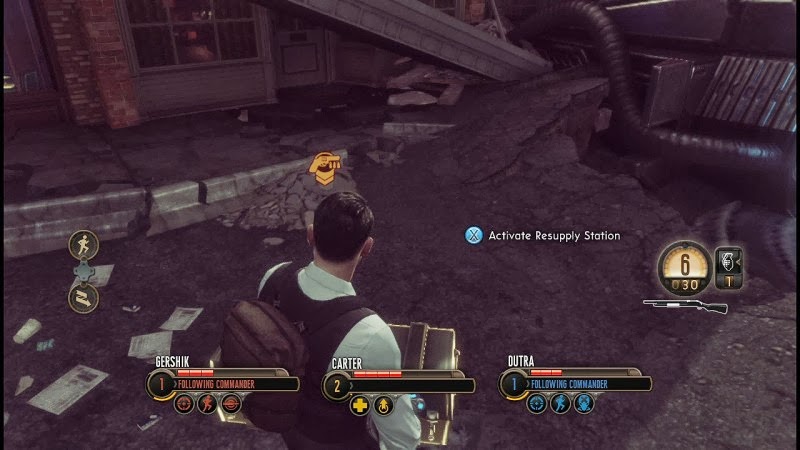The width and height of the screenshot is (800, 450).
Task: Click the zigzag arrow movement icon
Action: [x=83, y=295]
